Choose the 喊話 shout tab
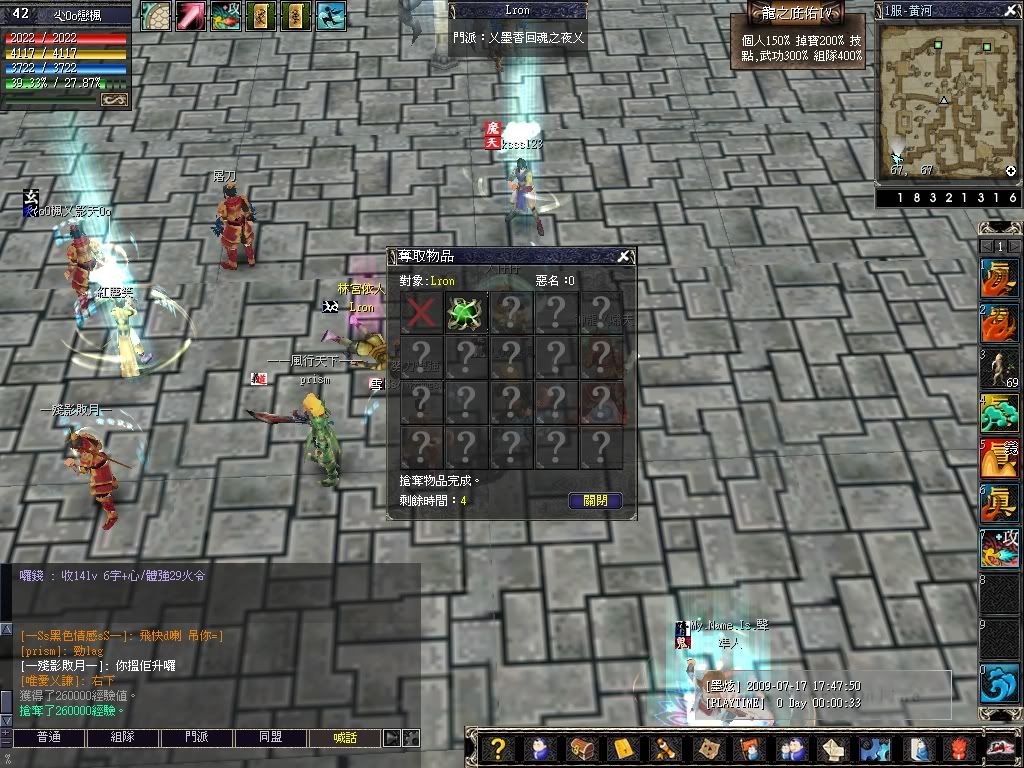This screenshot has height=768, width=1024. (x=345, y=738)
